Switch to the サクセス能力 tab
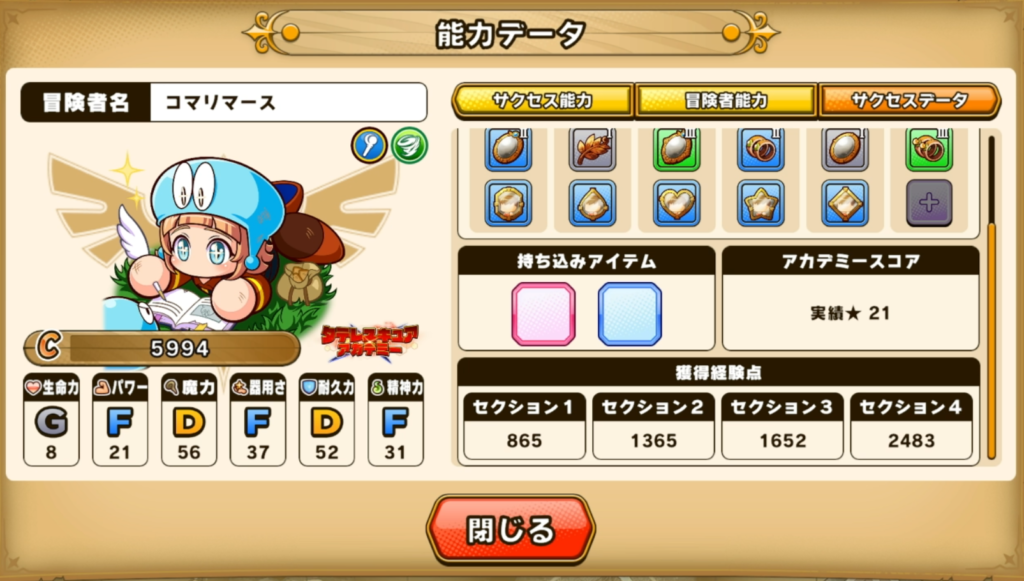The height and width of the screenshot is (581, 1024). (x=542, y=101)
